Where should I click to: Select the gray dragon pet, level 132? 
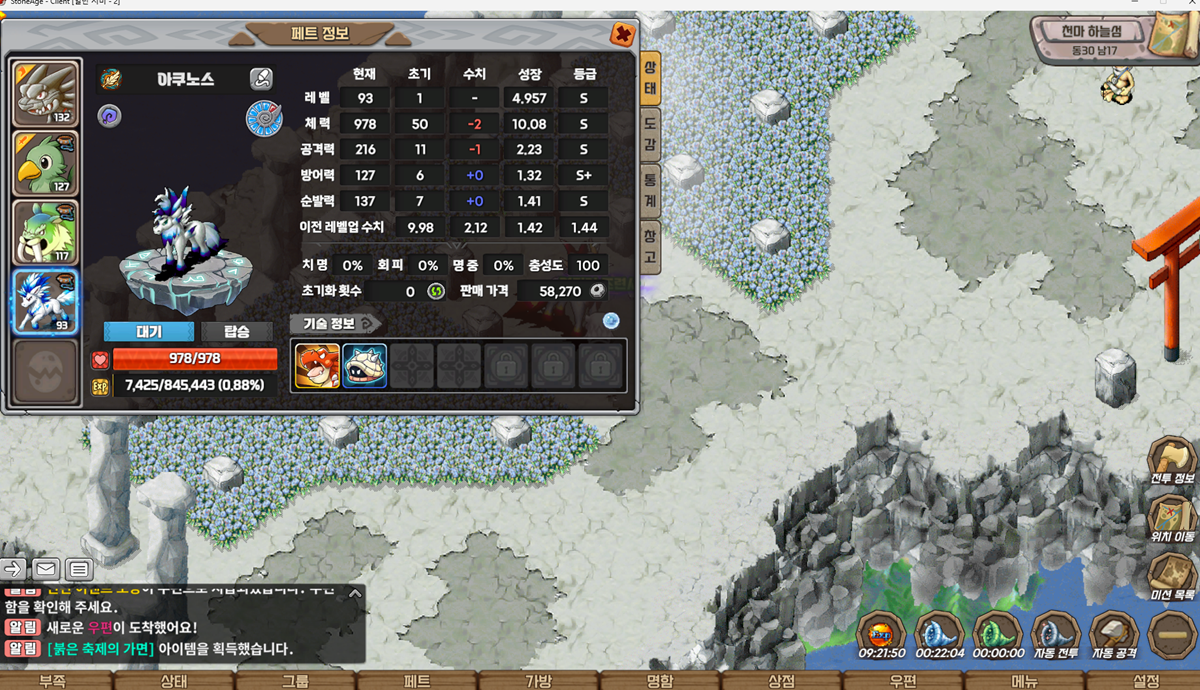(x=45, y=94)
